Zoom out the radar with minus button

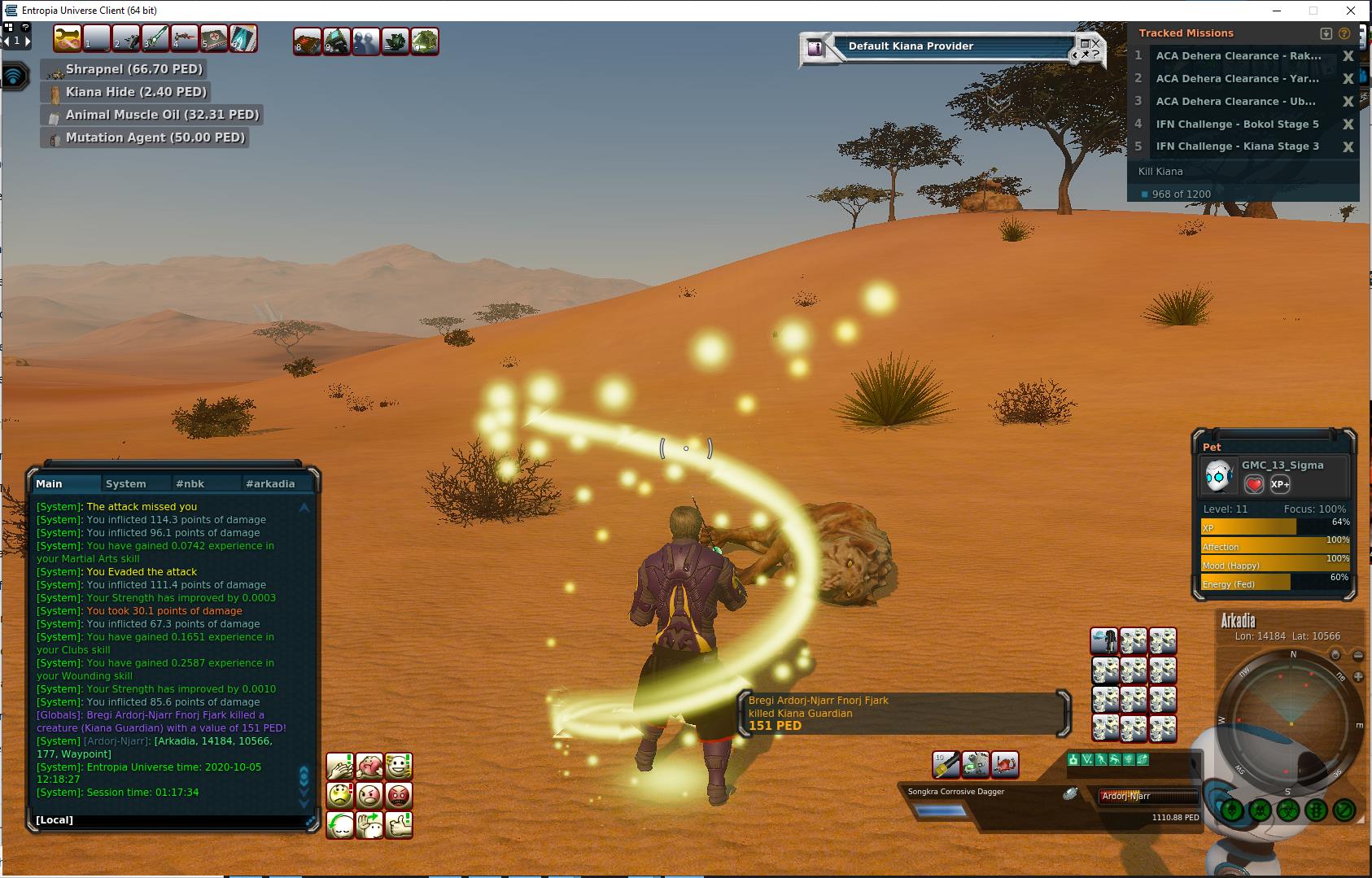1358,655
